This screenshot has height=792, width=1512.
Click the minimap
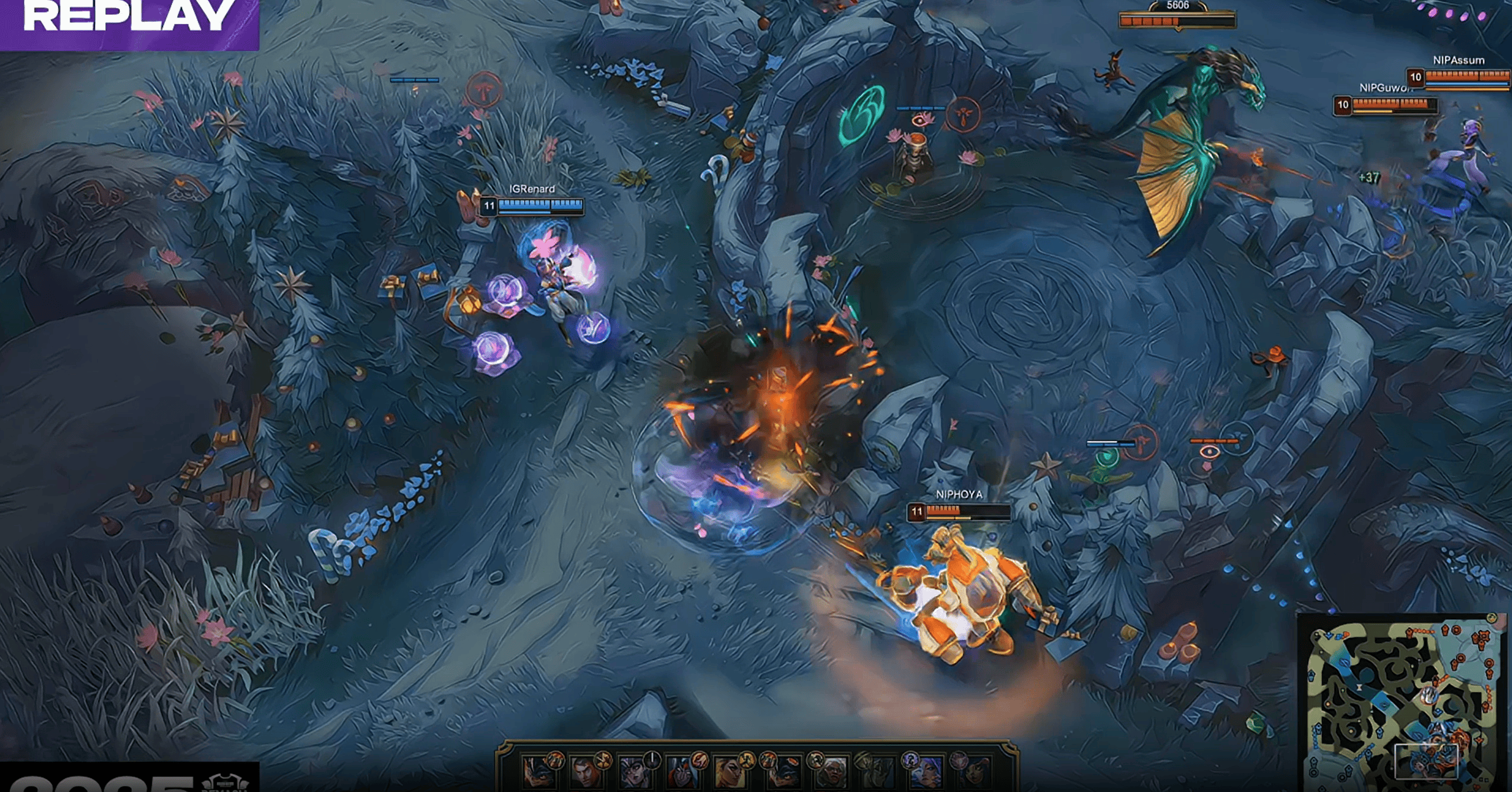click(1403, 703)
